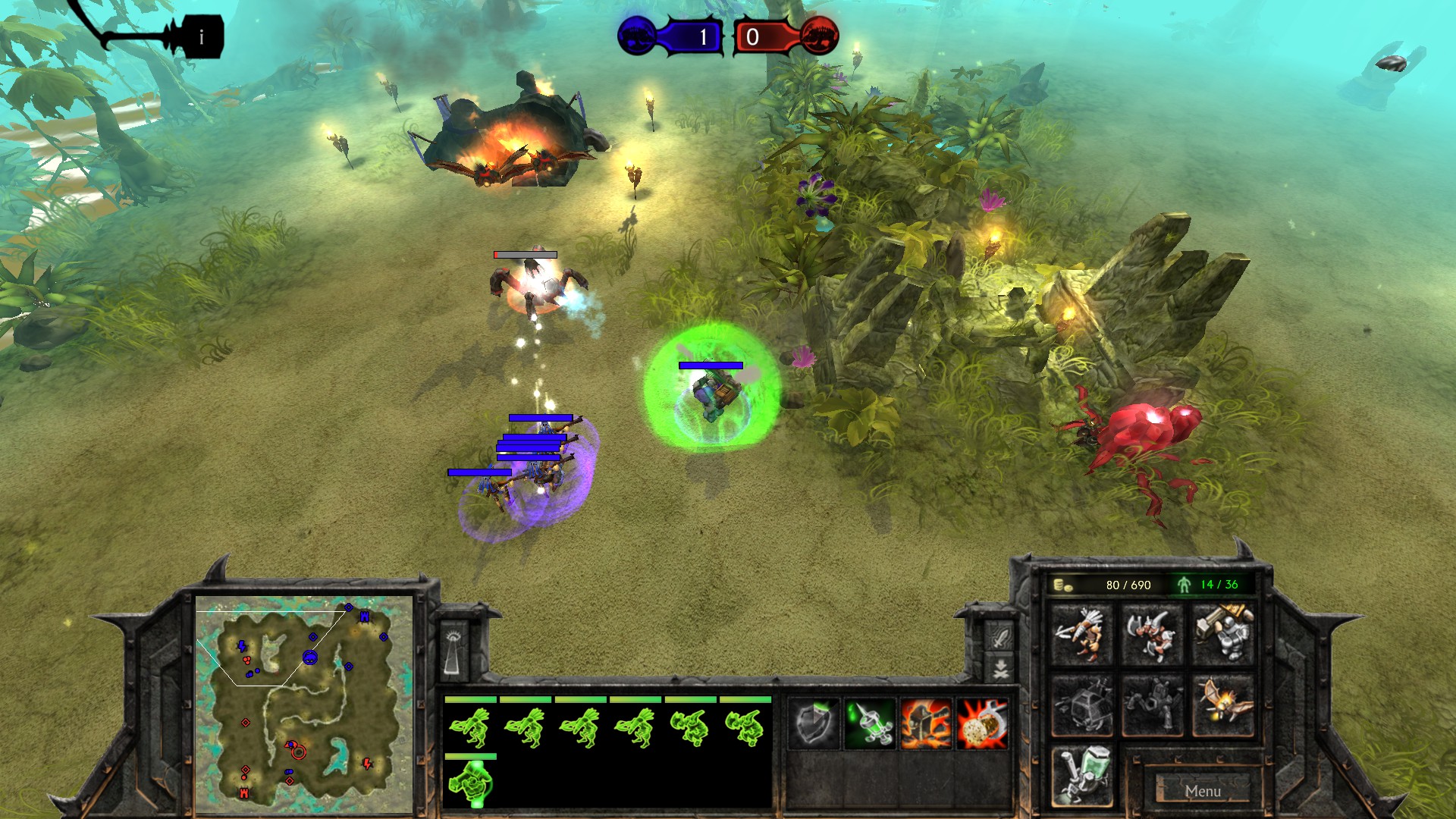
Task: Select the green tank healer recruit icon
Action: click(1082, 776)
